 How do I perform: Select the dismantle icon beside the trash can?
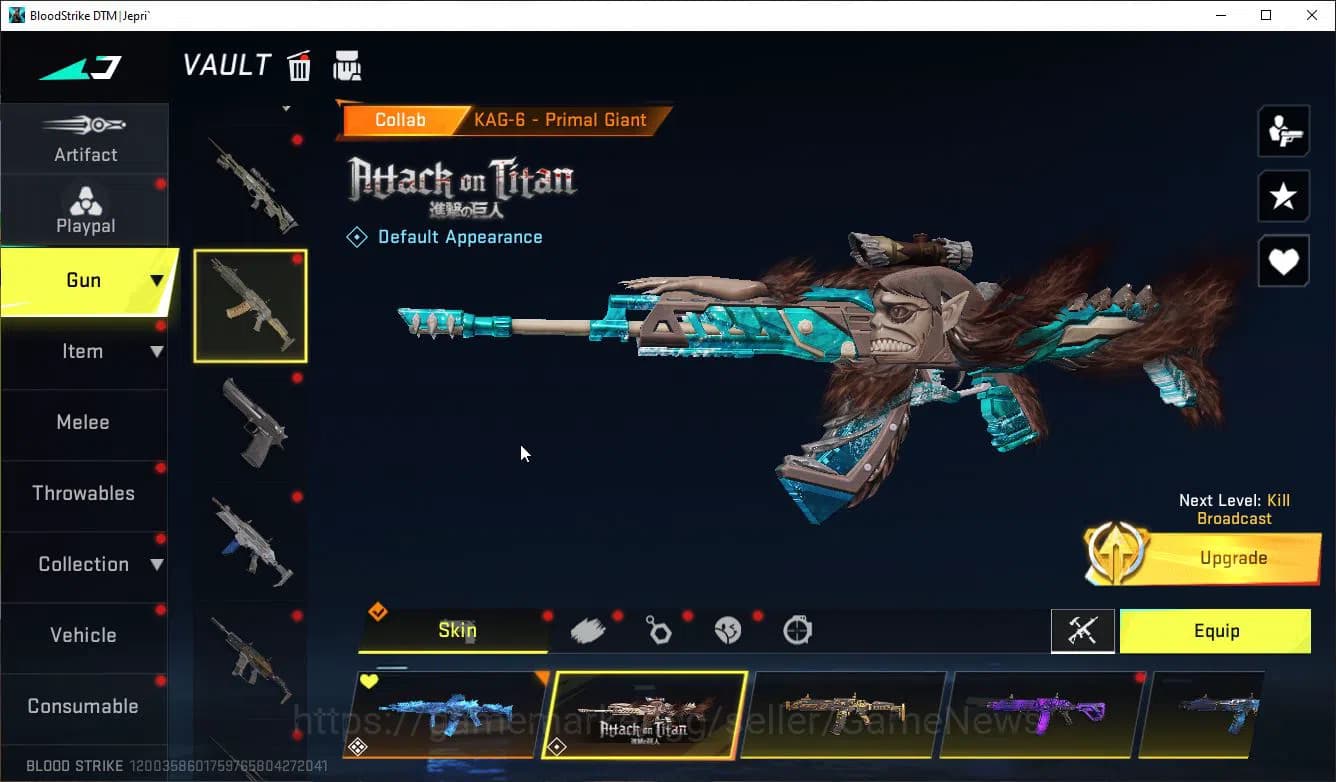[x=347, y=66]
